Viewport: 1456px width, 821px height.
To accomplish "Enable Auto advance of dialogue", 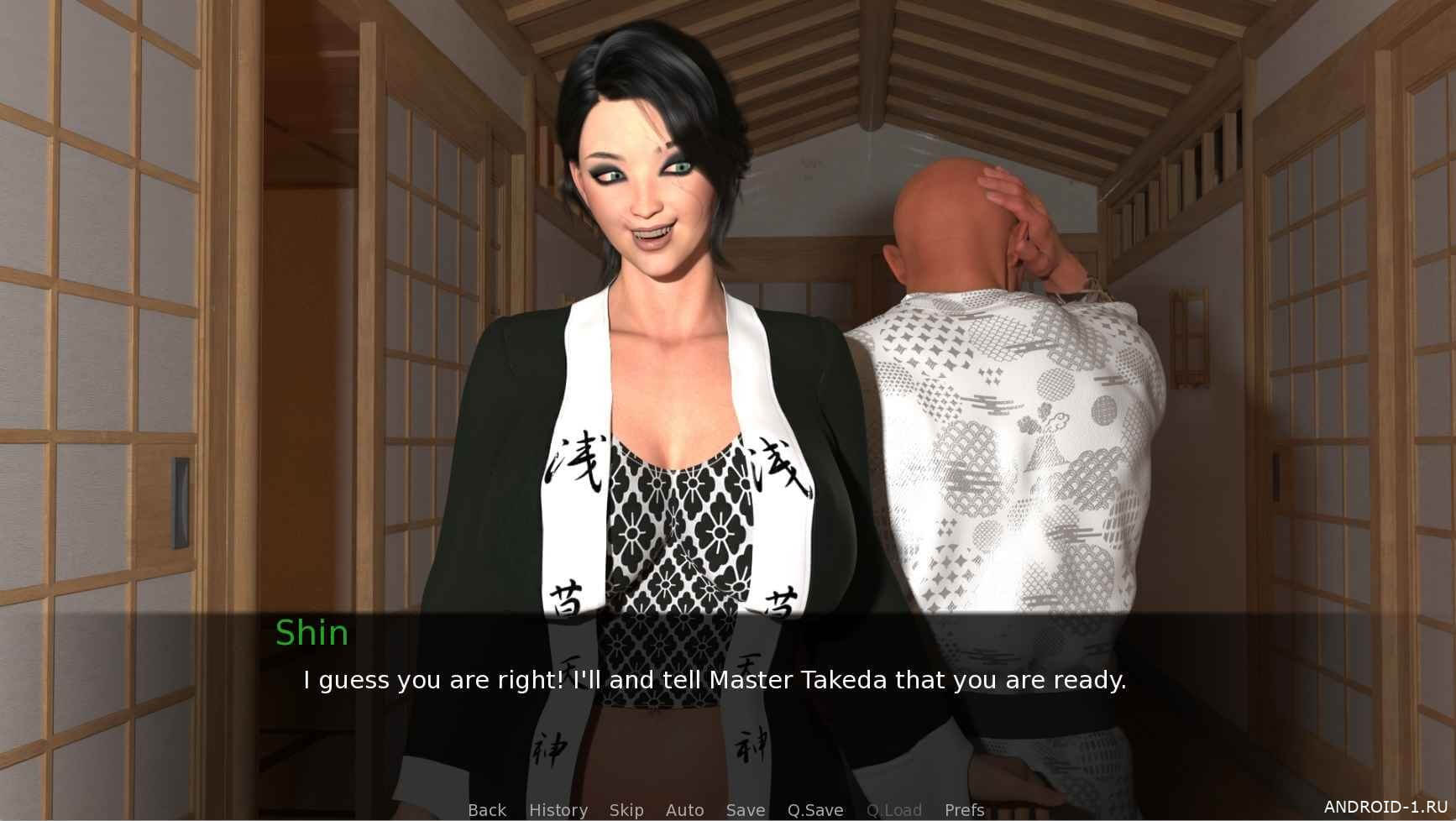I will click(684, 810).
